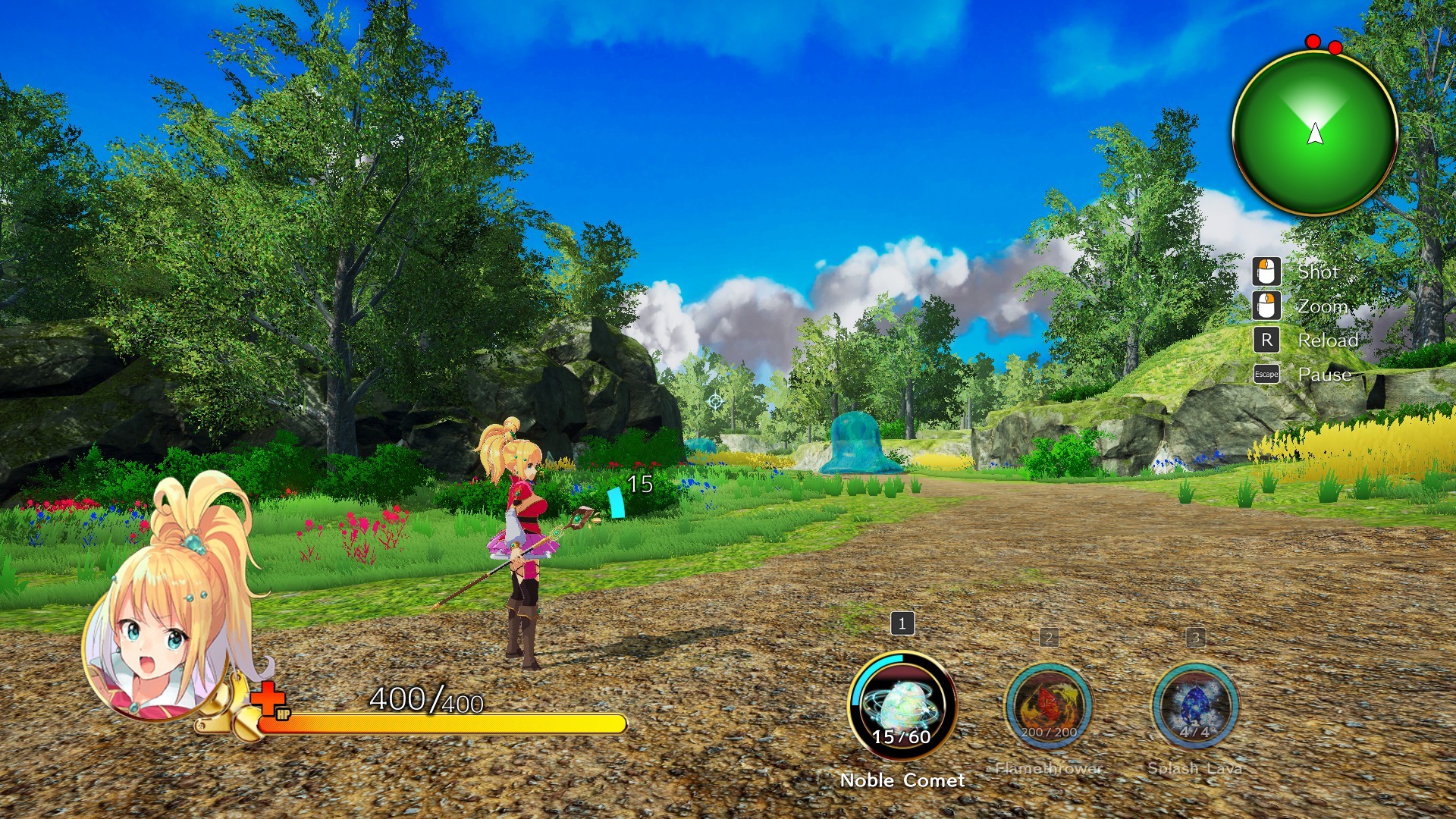The width and height of the screenshot is (1456, 819).
Task: Click the R key Reload icon
Action: point(1265,340)
